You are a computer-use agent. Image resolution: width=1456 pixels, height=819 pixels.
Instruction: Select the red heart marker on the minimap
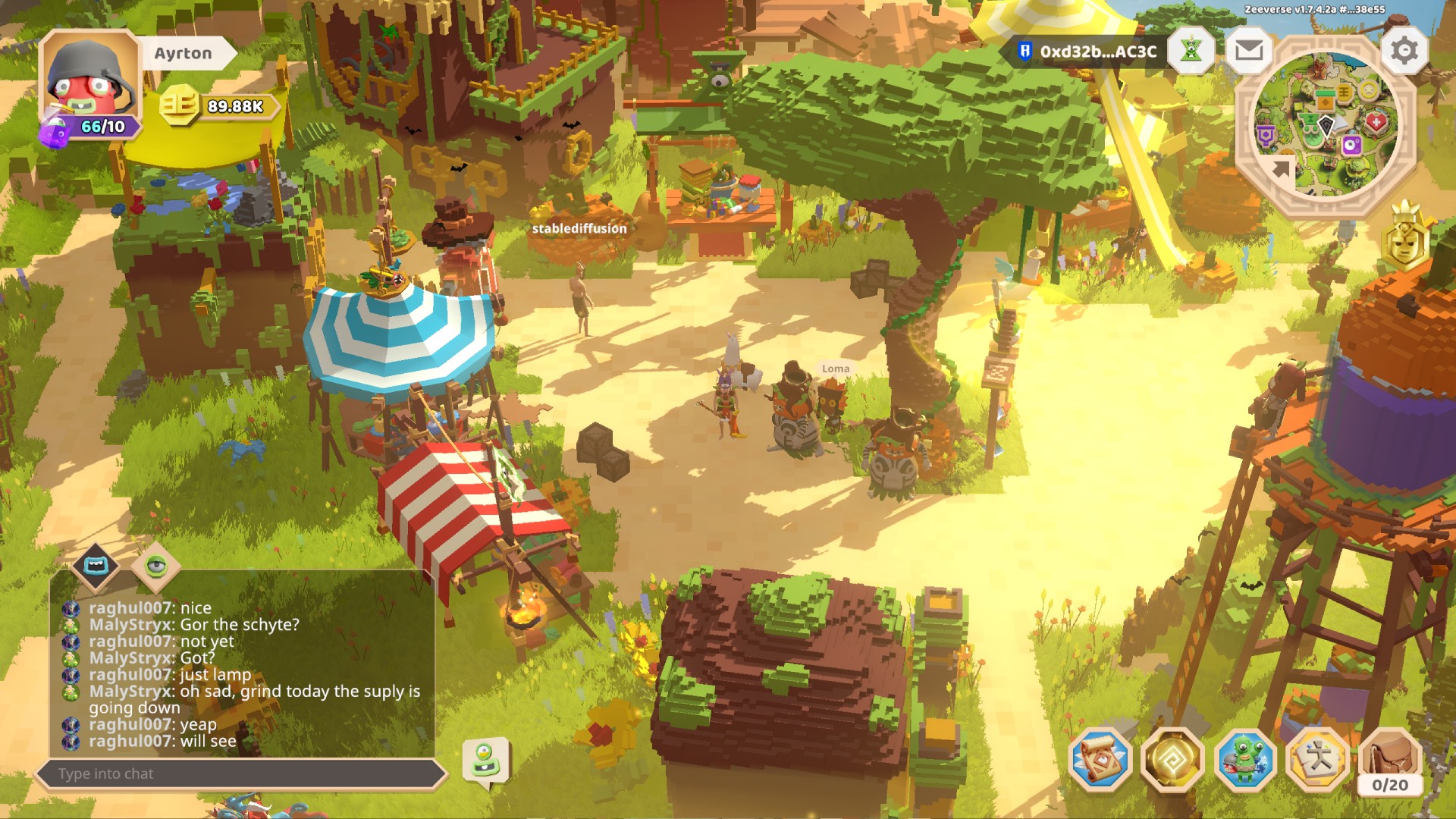click(x=1376, y=121)
